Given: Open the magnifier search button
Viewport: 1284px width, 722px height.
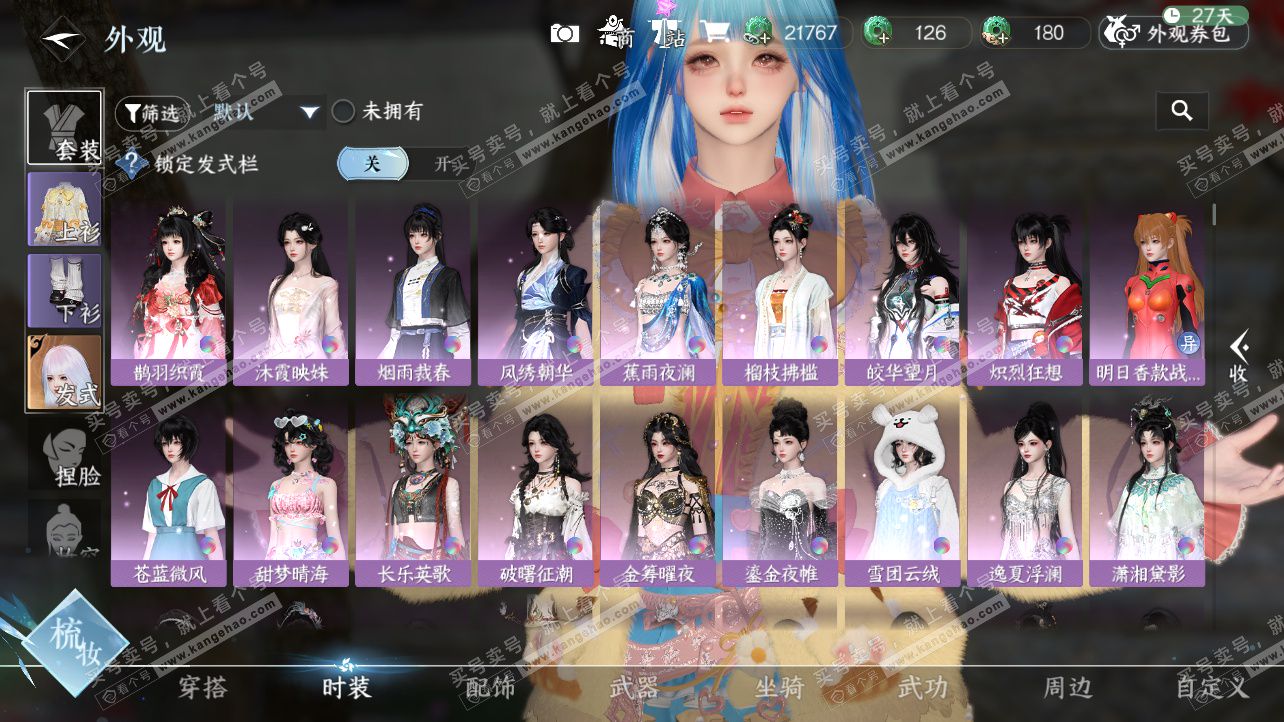Looking at the screenshot, I should click(1182, 111).
